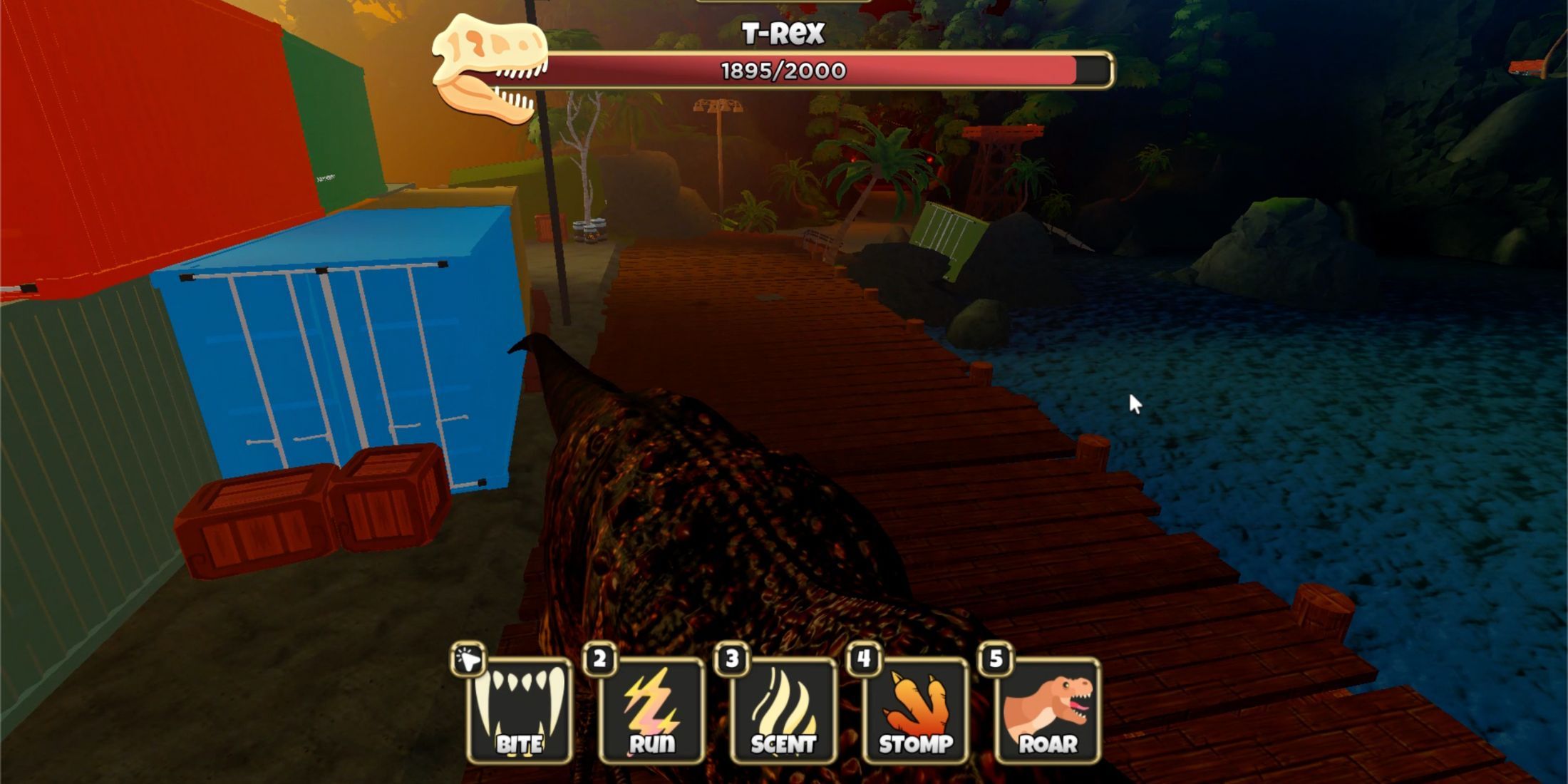Click the health bar showing 1895/2000
This screenshot has height=784, width=1568.
[780, 69]
